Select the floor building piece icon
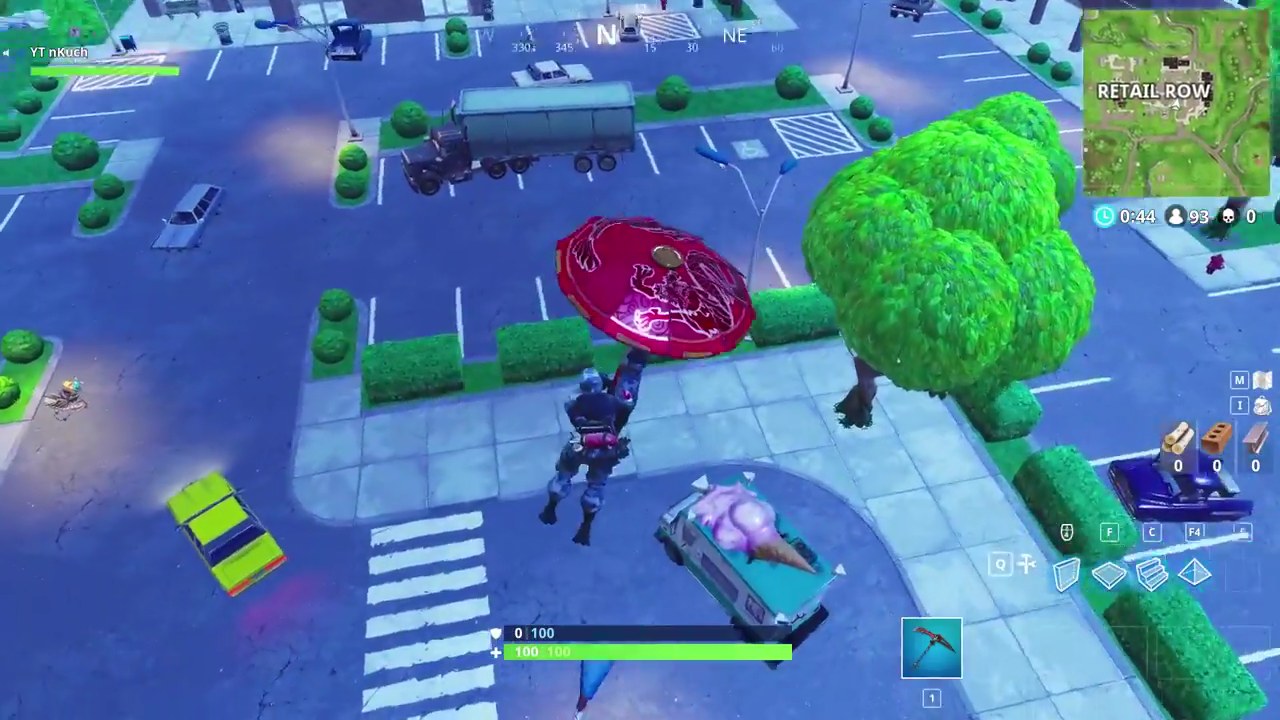Screen dimensions: 1280x720 pyautogui.click(x=1109, y=573)
